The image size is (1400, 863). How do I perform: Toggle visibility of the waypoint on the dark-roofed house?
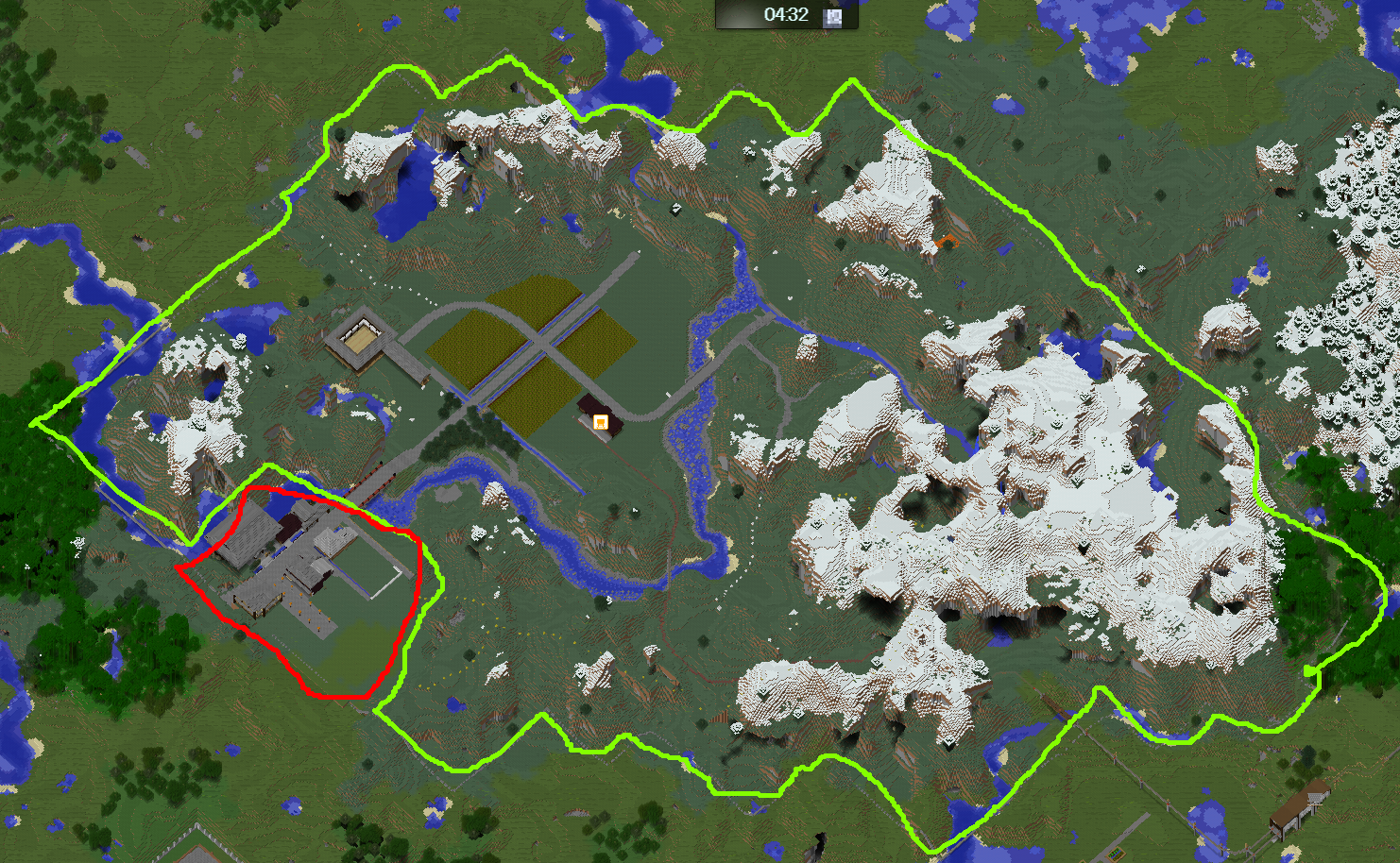point(601,422)
